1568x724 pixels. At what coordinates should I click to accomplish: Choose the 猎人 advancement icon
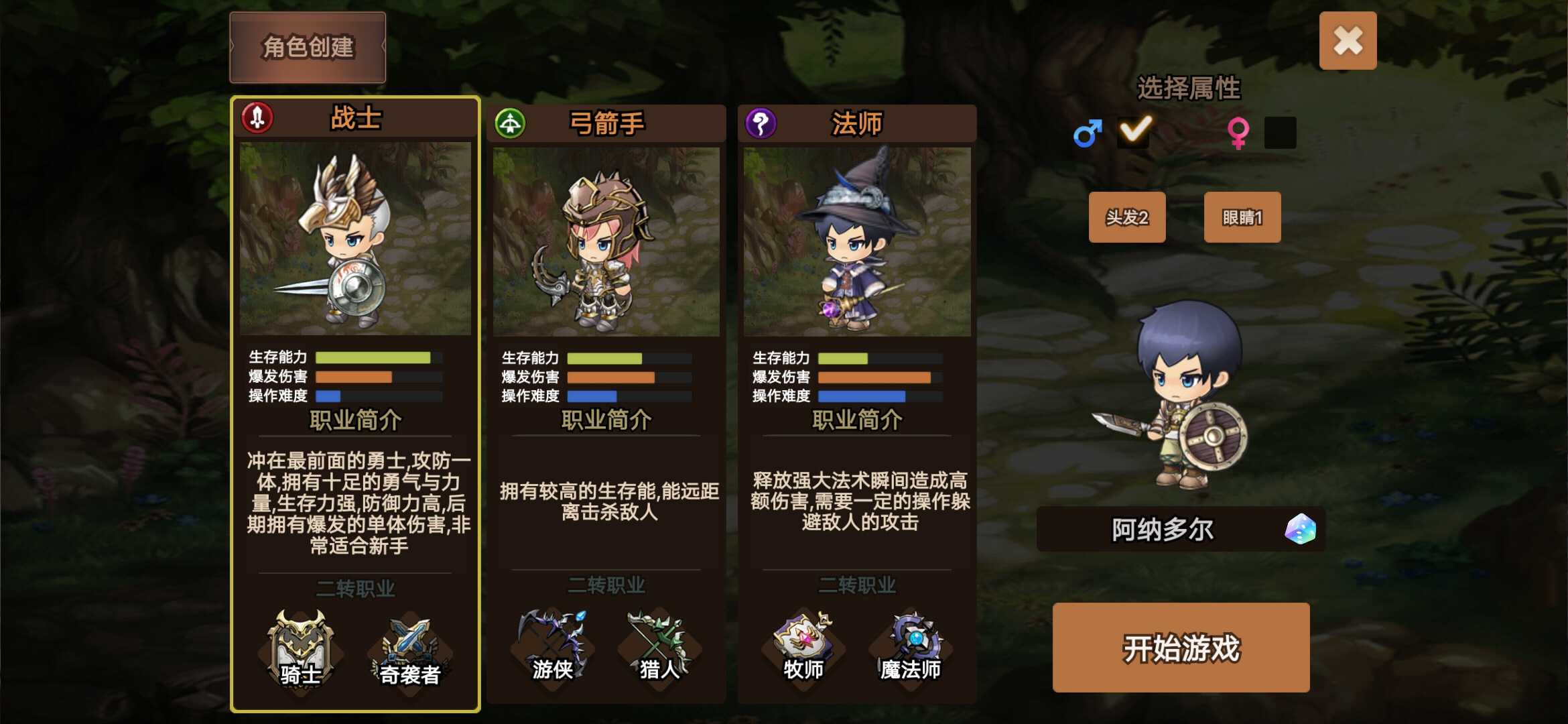[x=660, y=646]
